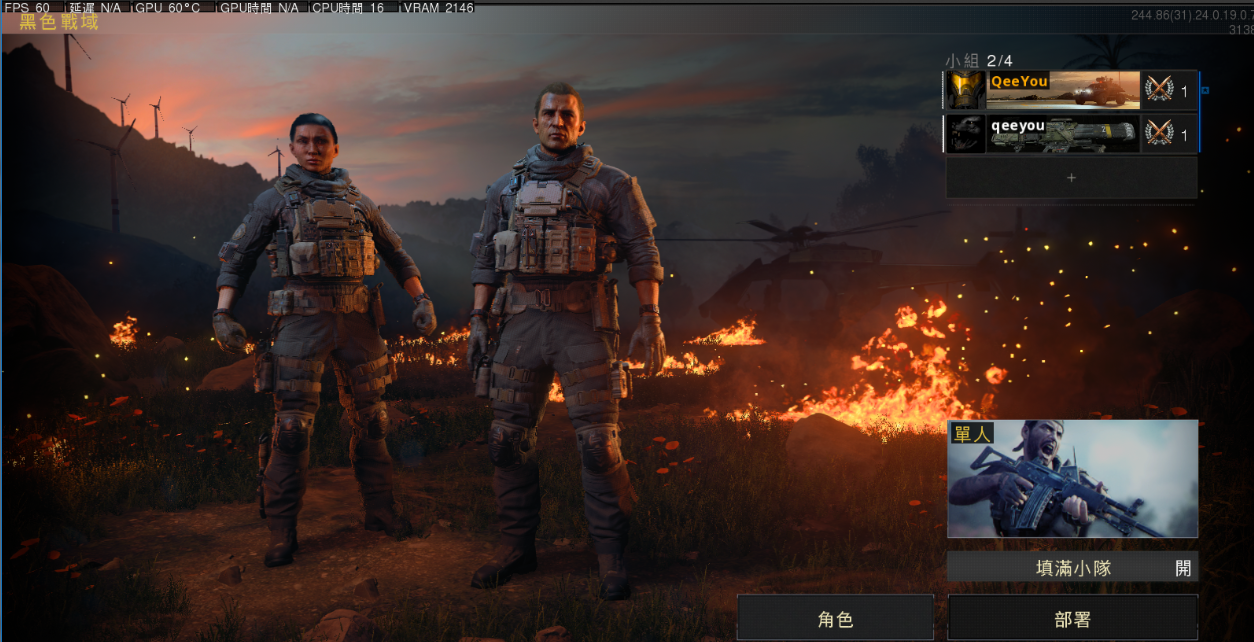Toggle the 填滿小隊 fill squad option
Image resolution: width=1254 pixels, height=642 pixels.
point(1072,567)
